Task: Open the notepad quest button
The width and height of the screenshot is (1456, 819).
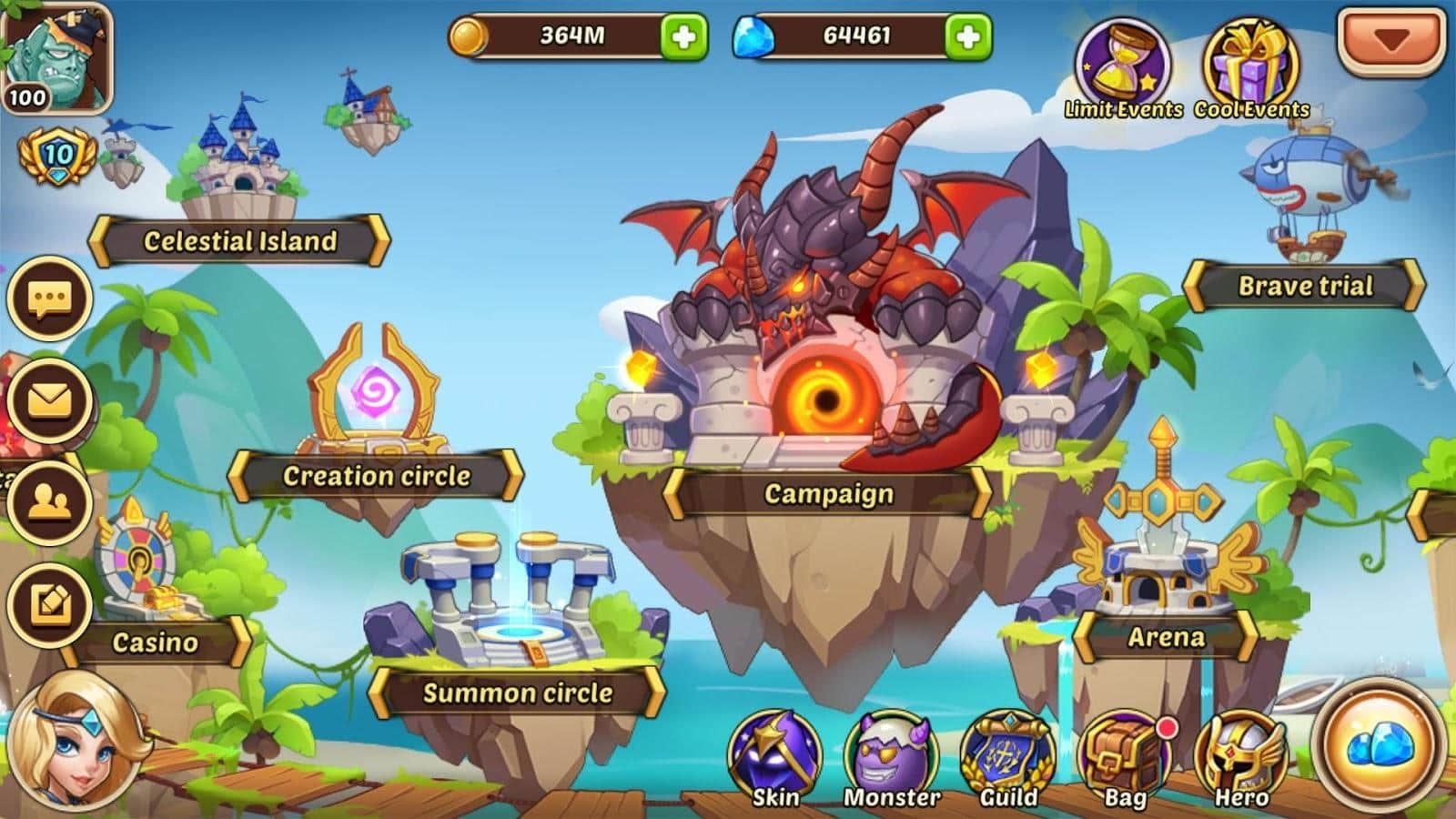Action: [x=50, y=604]
